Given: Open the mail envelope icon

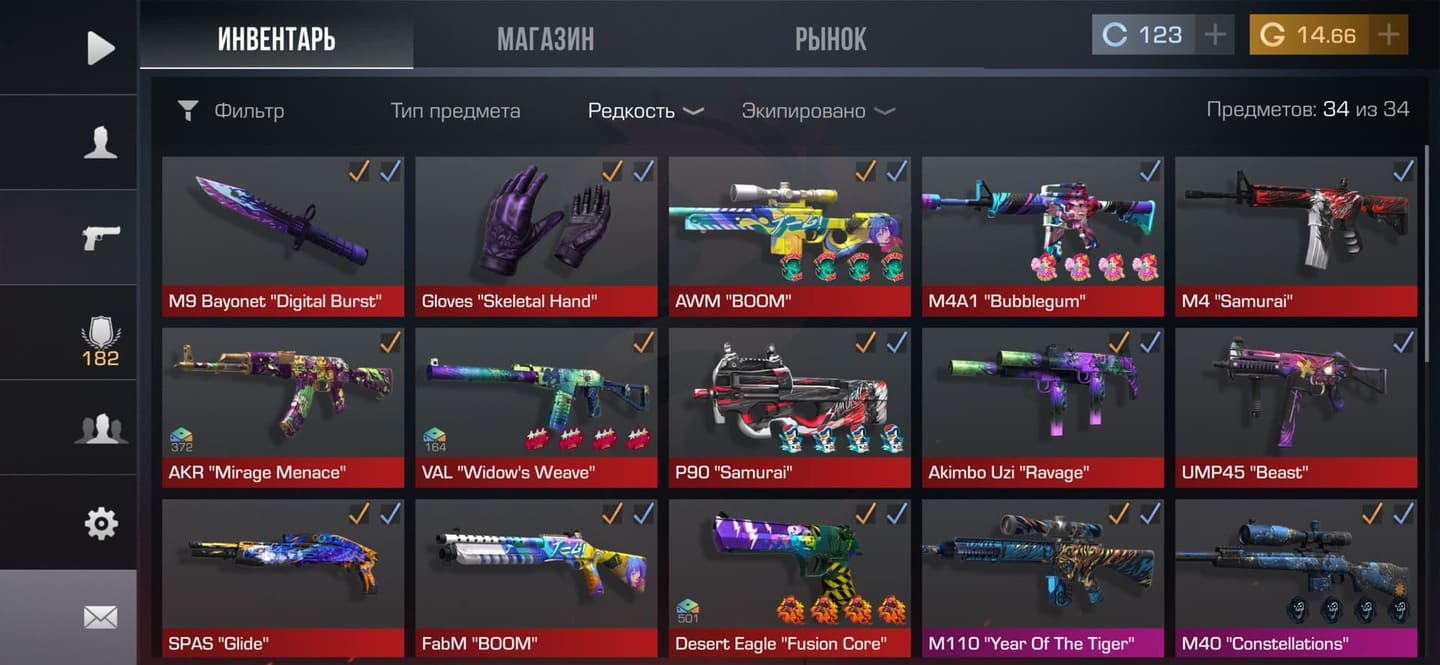Looking at the screenshot, I should (x=100, y=617).
